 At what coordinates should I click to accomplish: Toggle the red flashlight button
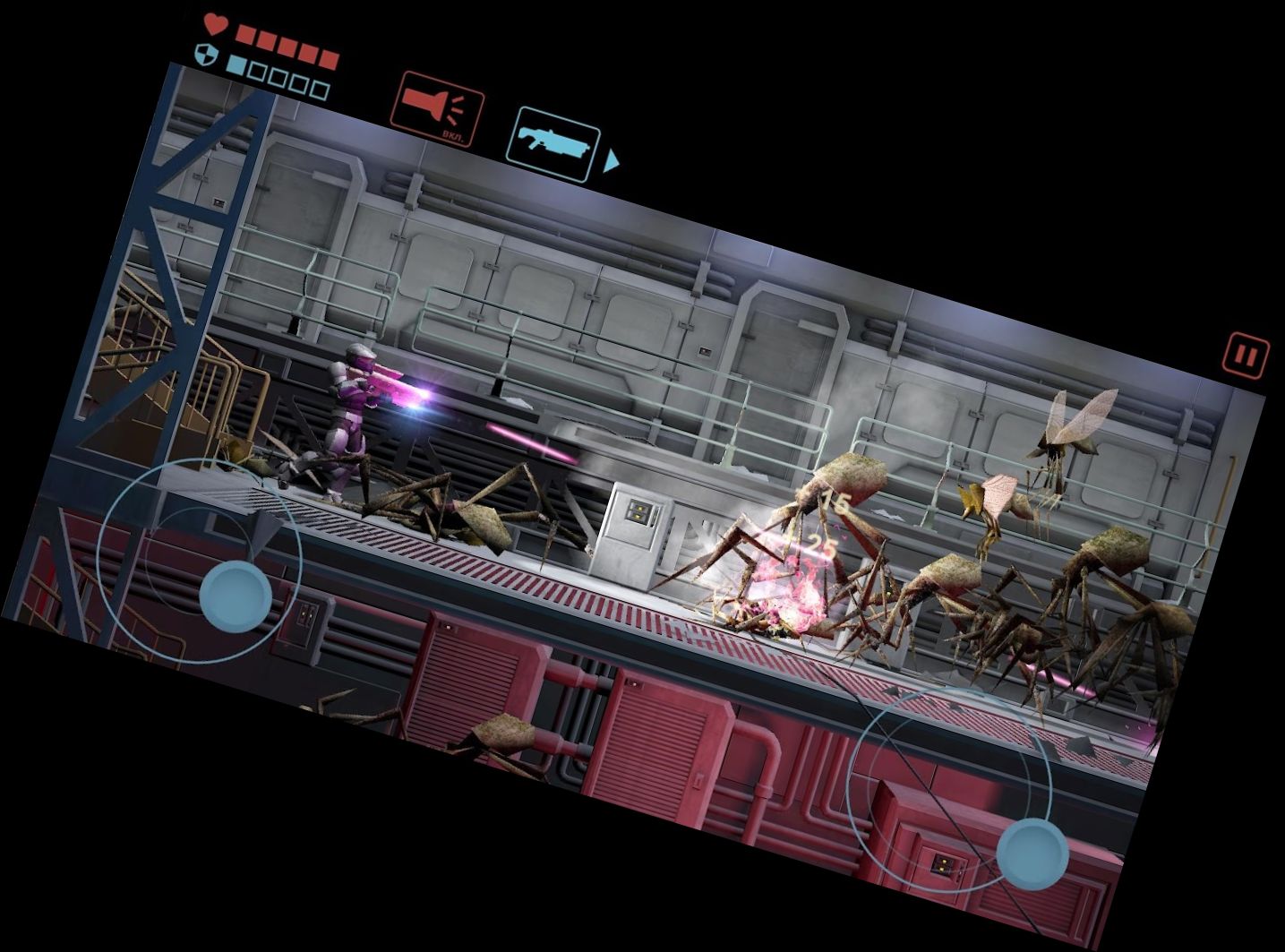tap(437, 109)
